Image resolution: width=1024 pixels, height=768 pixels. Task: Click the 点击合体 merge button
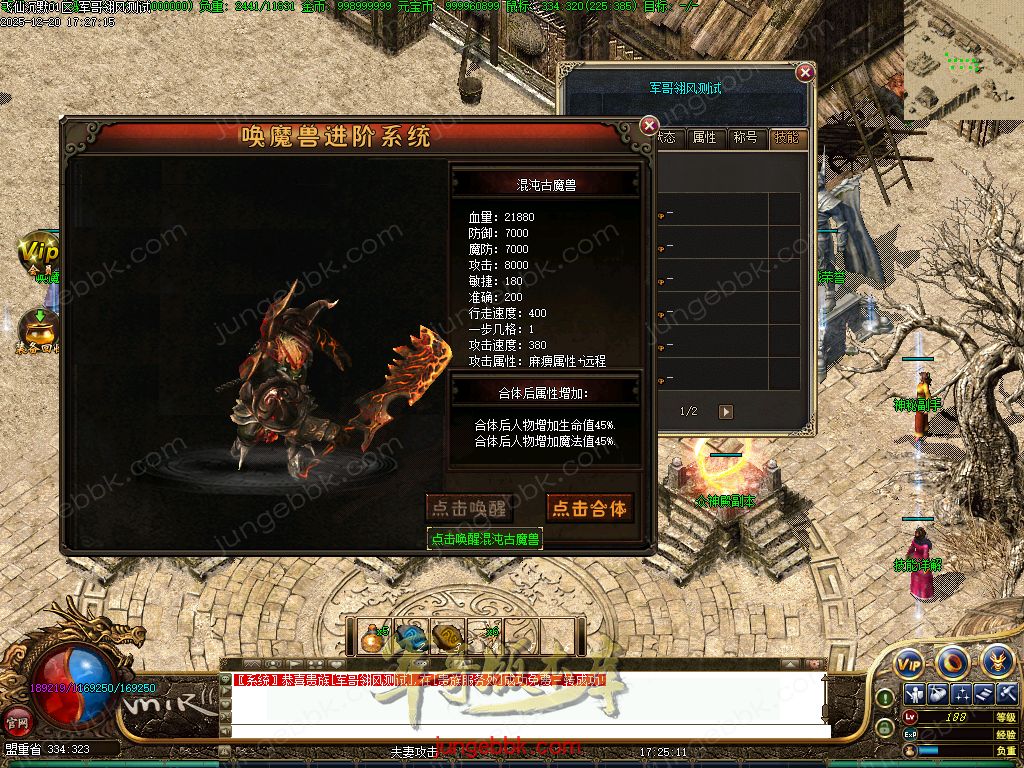click(x=590, y=508)
